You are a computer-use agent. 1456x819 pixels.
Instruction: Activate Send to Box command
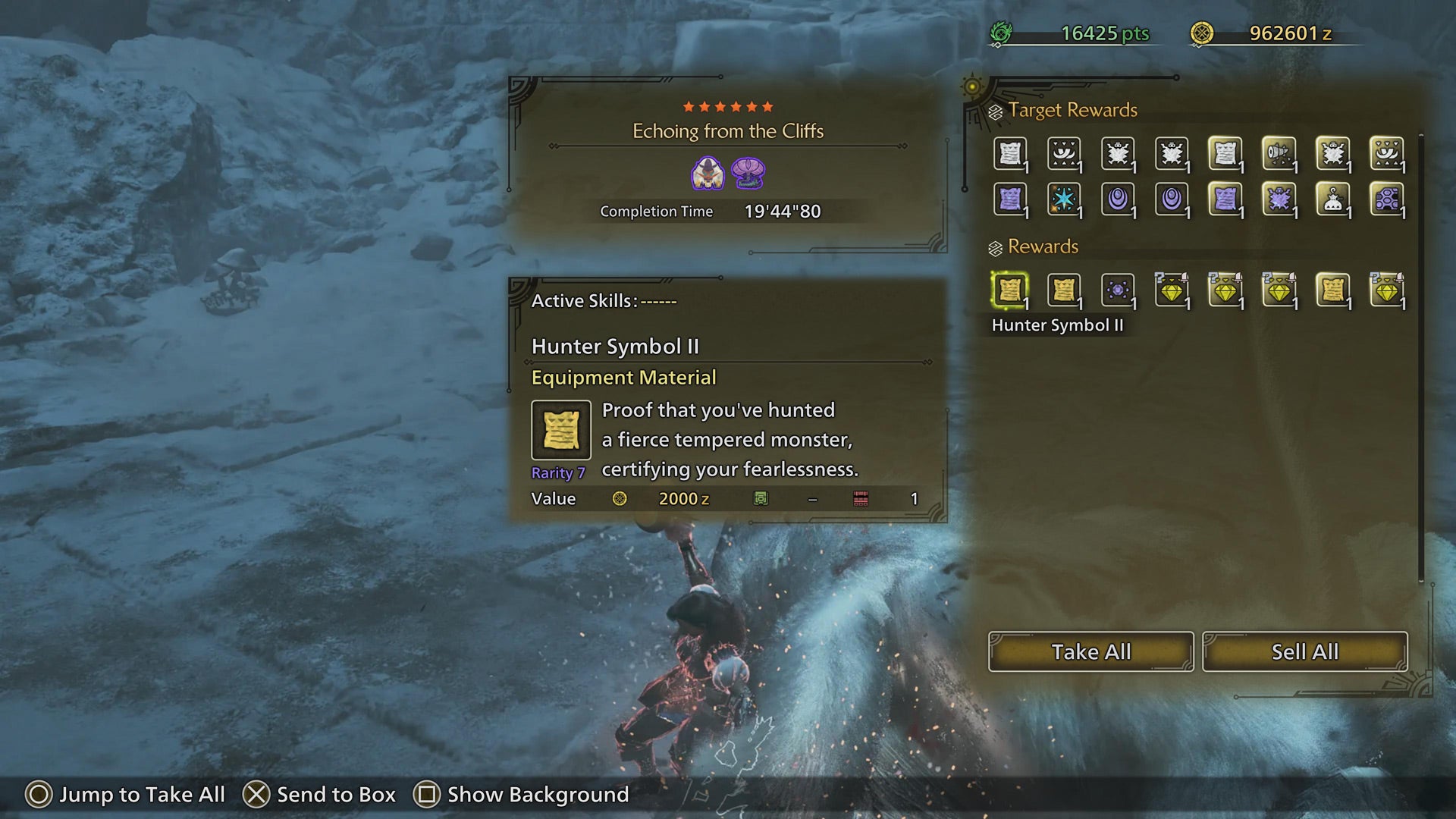322,795
